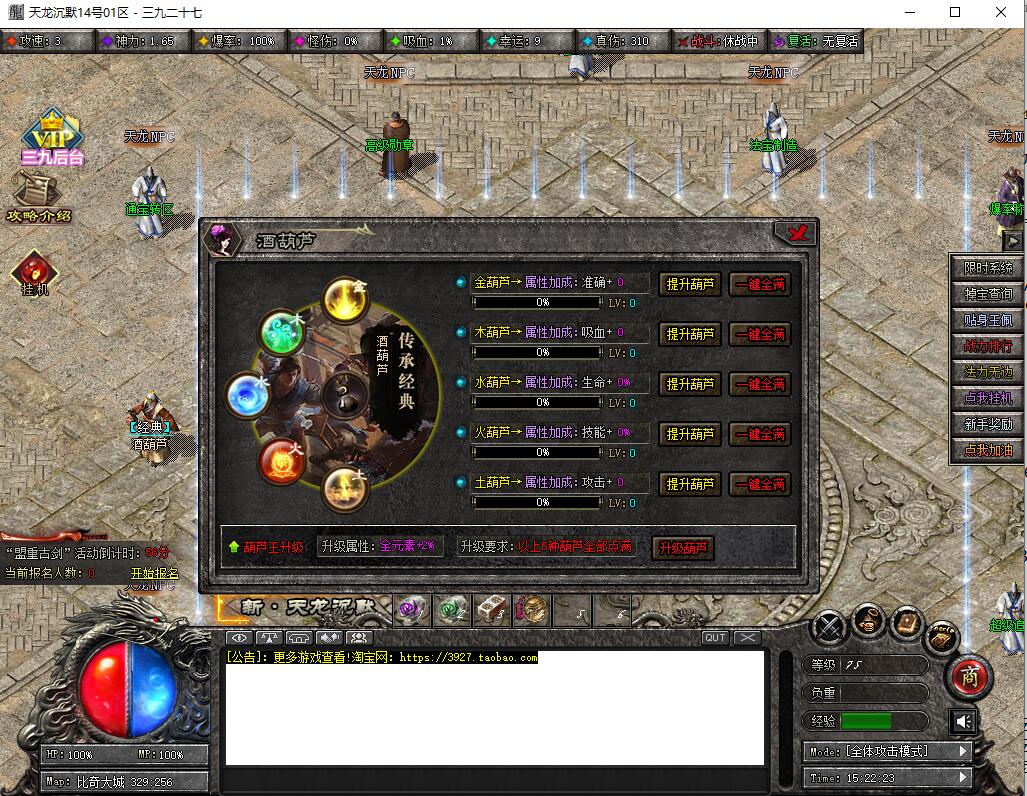1027x796 pixels.
Task: Close the 酒葫芦 panel with the red X
Action: 797,234
